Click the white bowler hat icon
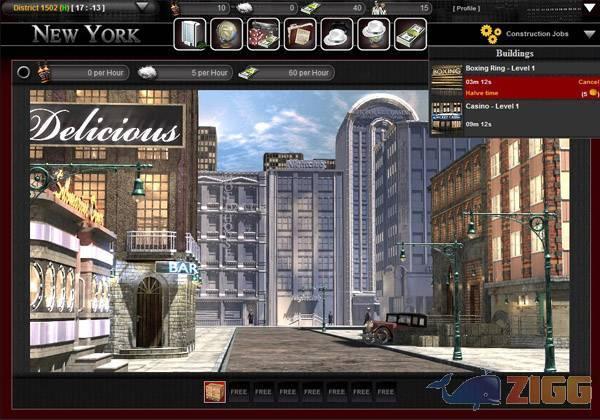 pos(336,34)
